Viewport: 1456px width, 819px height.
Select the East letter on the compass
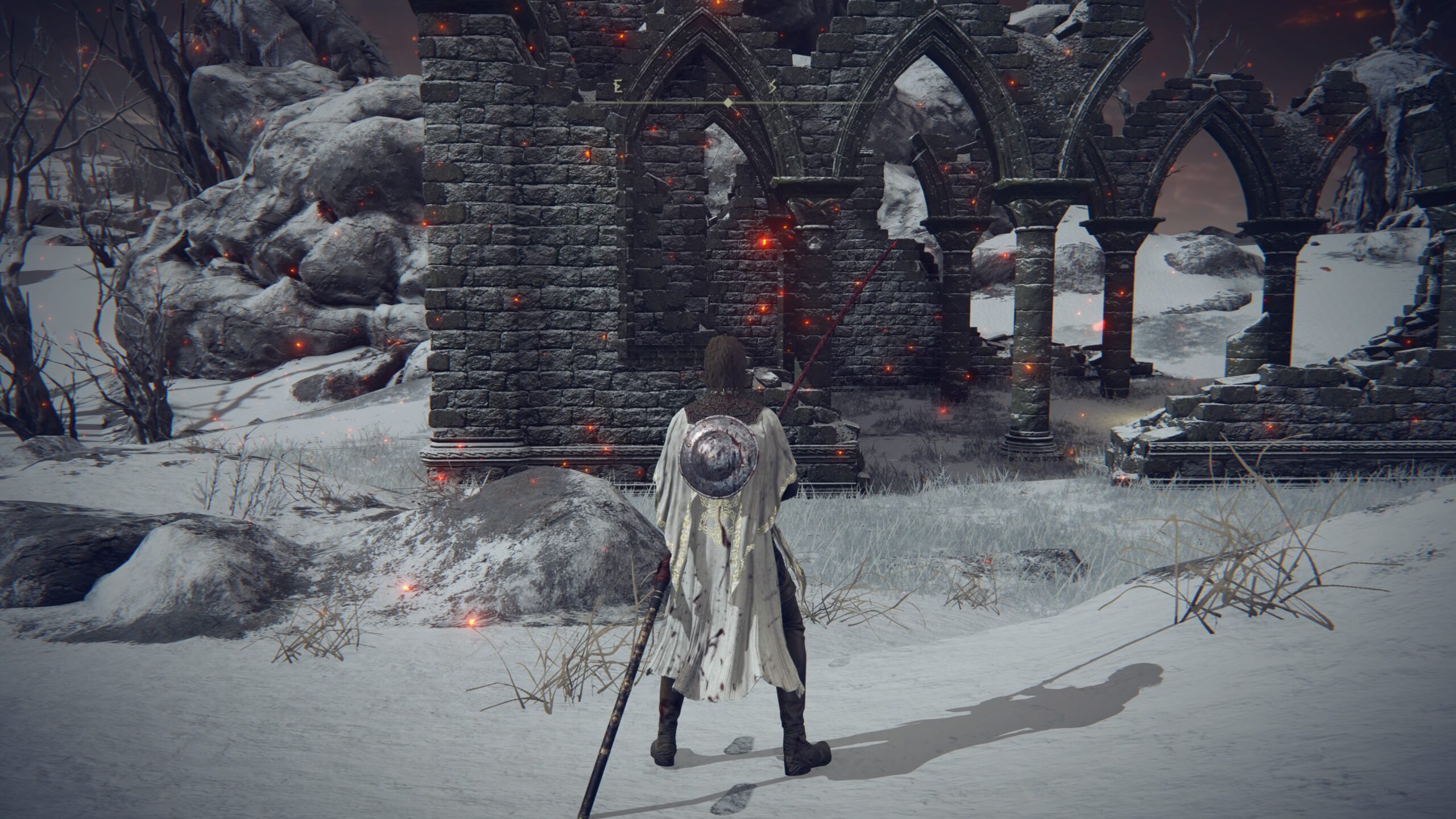617,88
